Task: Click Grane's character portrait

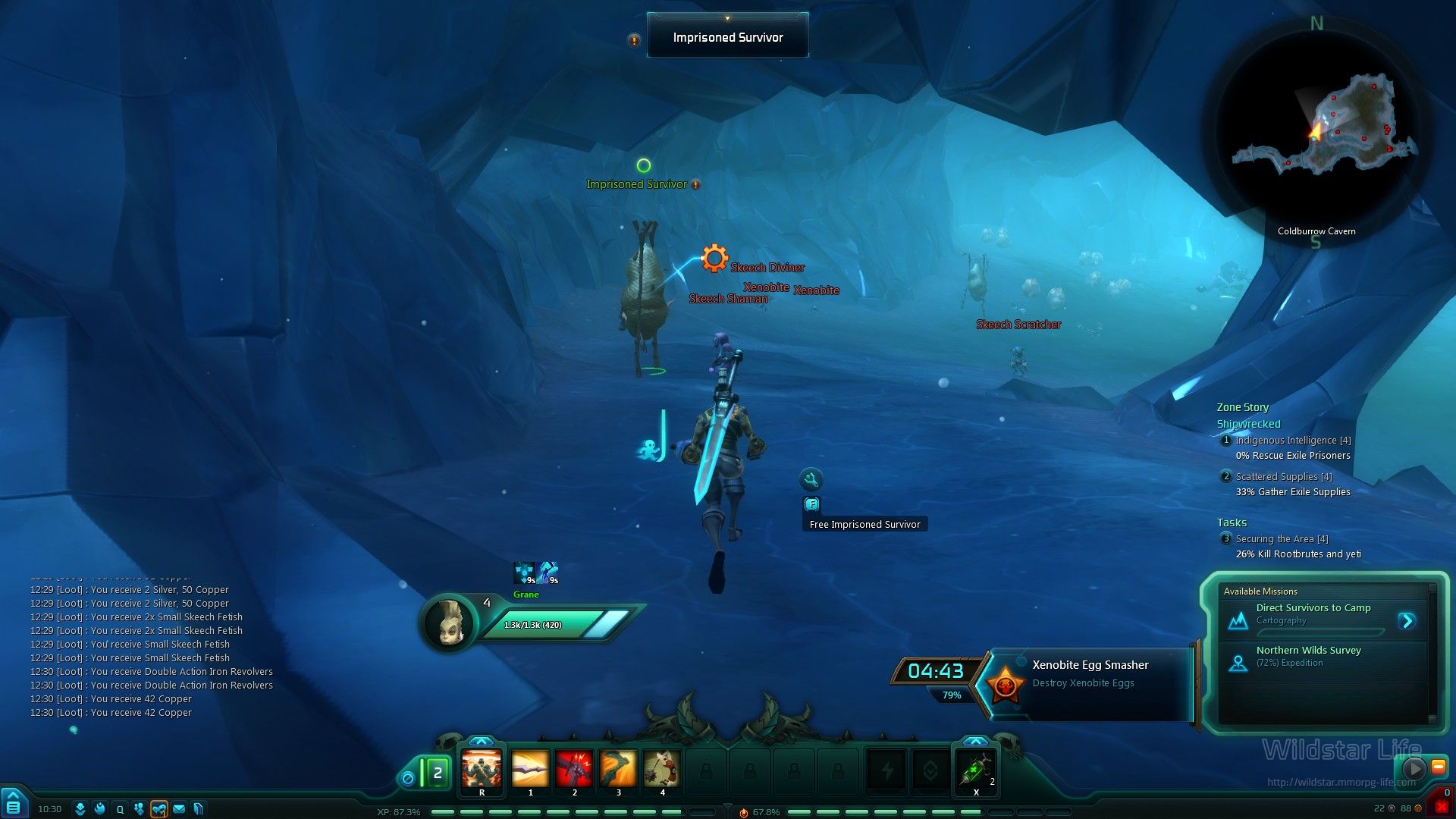Action: (448, 623)
